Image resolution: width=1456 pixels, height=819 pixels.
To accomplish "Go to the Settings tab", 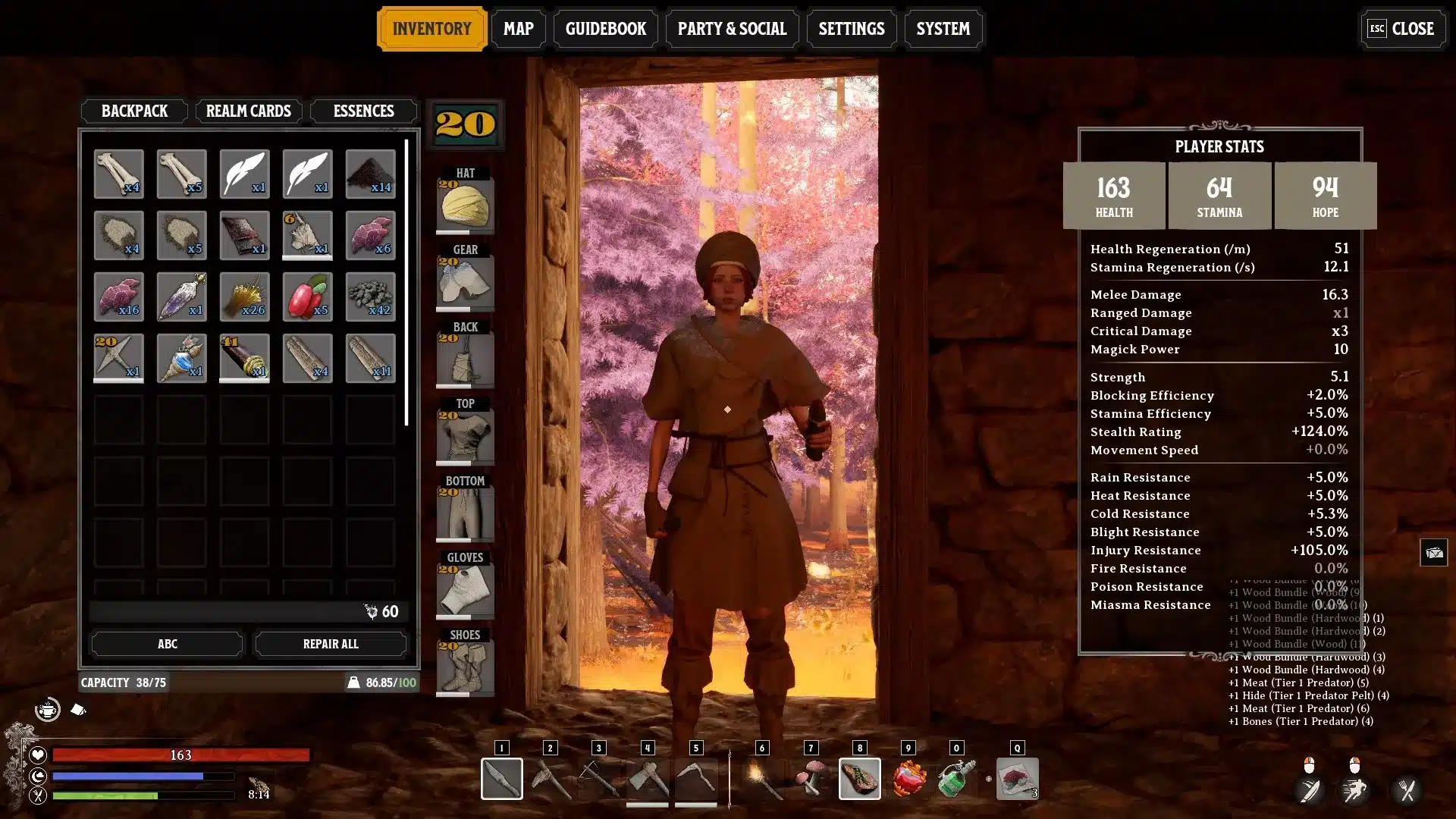I will pos(851,29).
